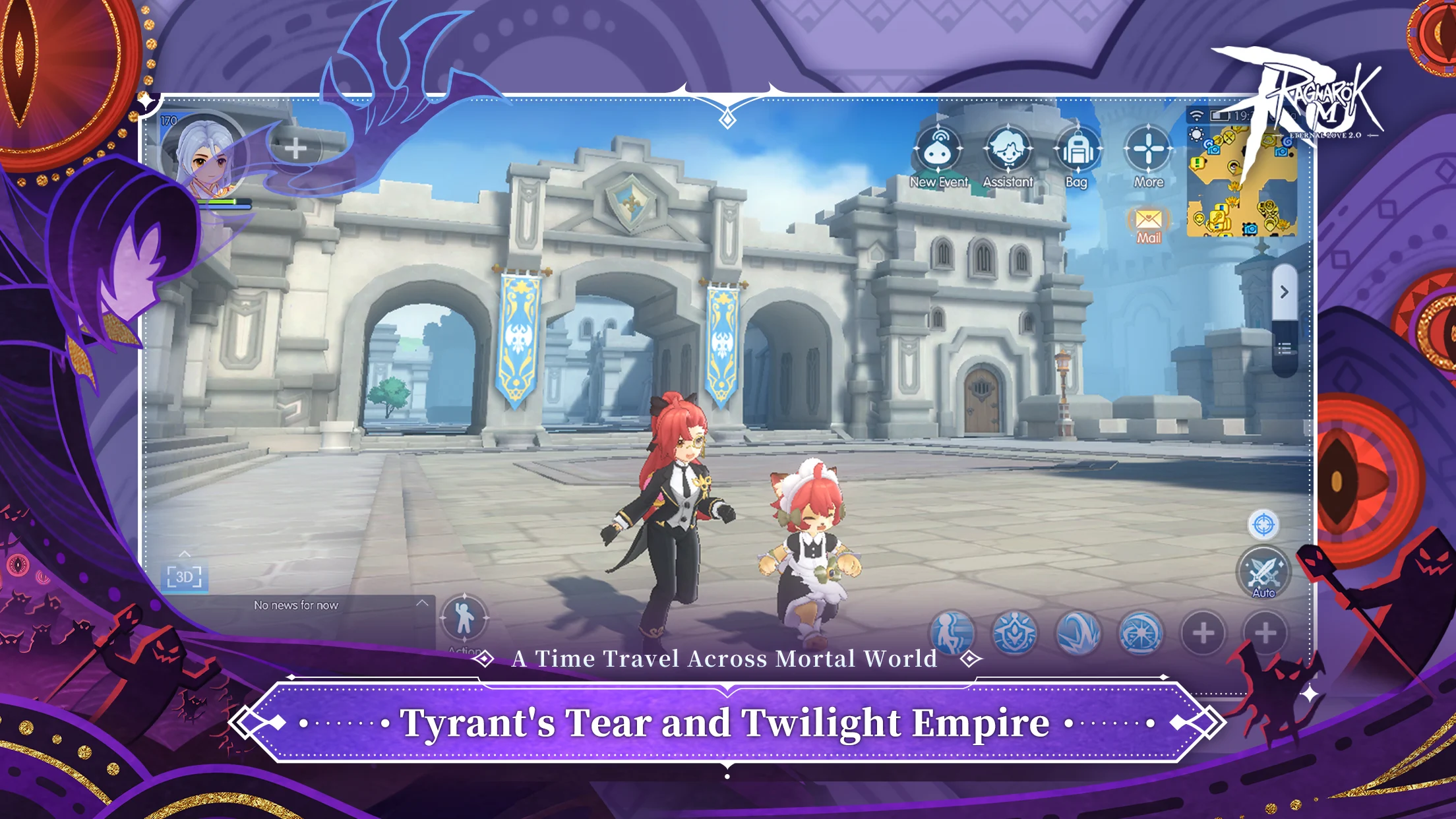Toggle the 3D camera view

(185, 576)
